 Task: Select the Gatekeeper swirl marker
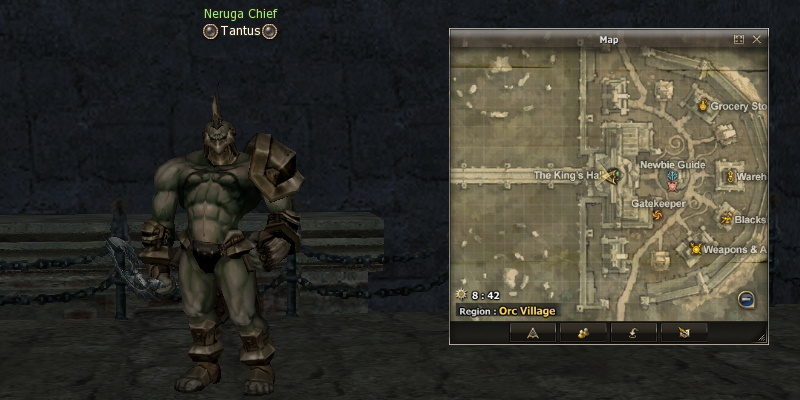tap(657, 215)
